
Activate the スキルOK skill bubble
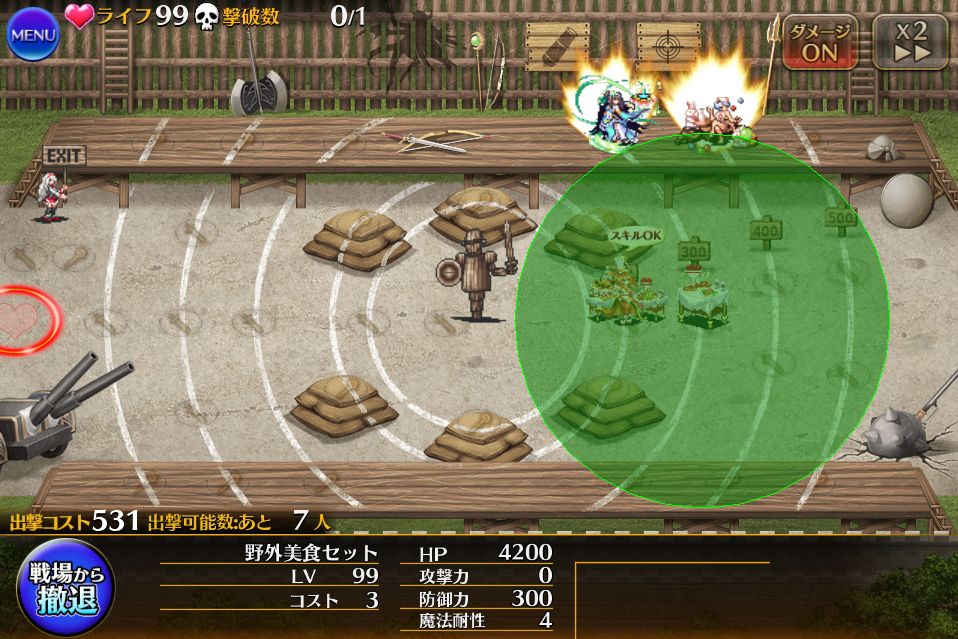tap(636, 236)
